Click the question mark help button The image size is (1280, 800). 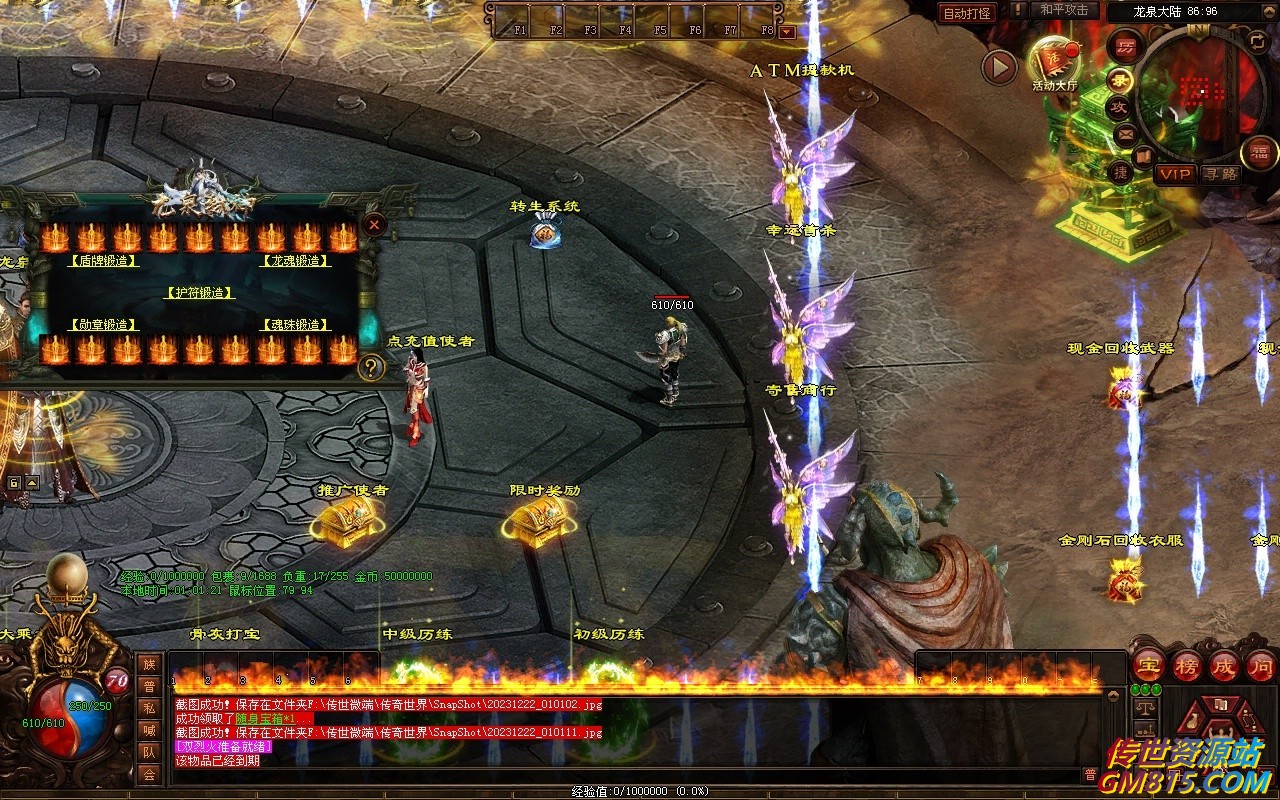click(371, 368)
